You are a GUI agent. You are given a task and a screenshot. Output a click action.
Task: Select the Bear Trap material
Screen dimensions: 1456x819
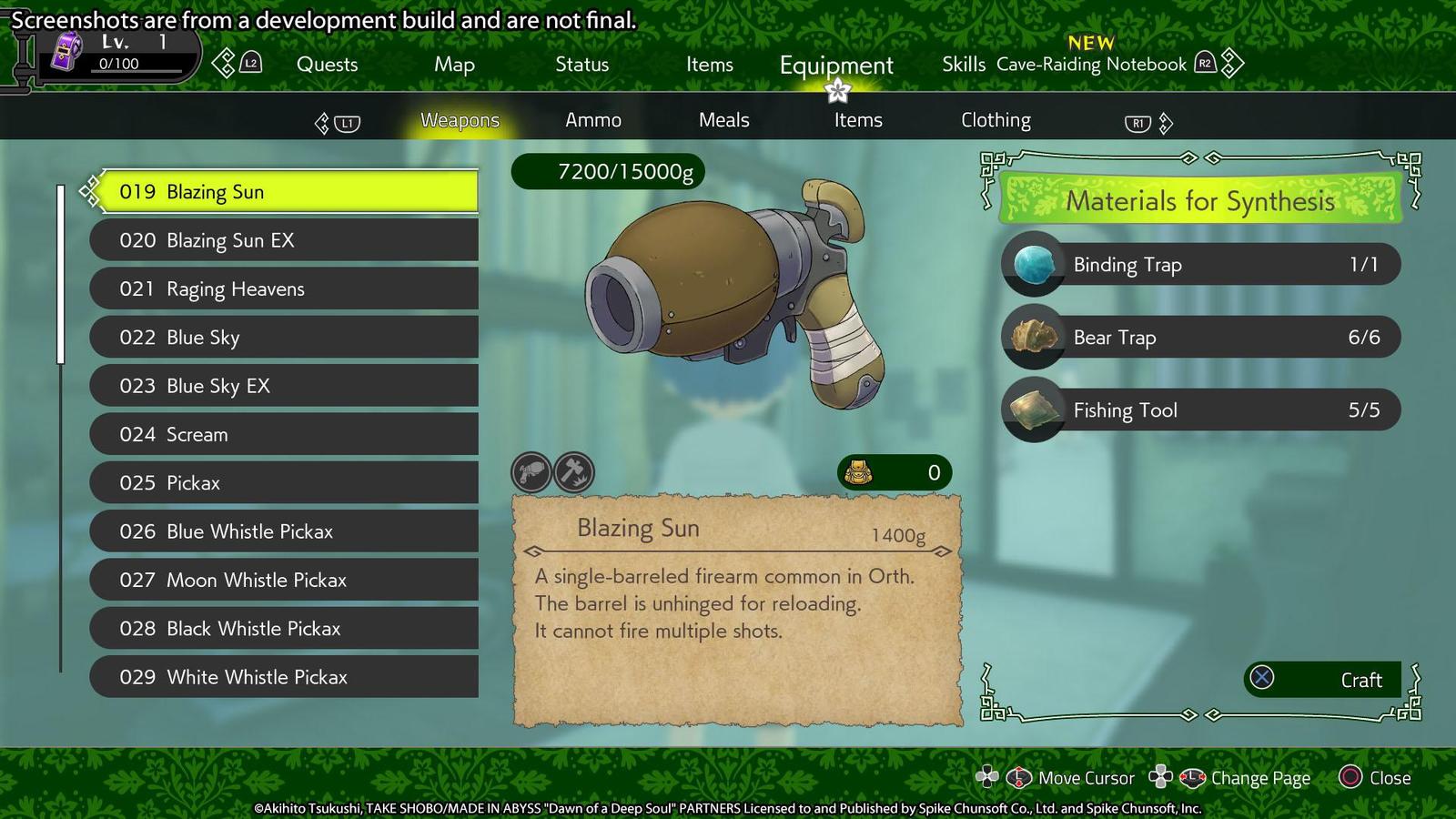(1200, 338)
